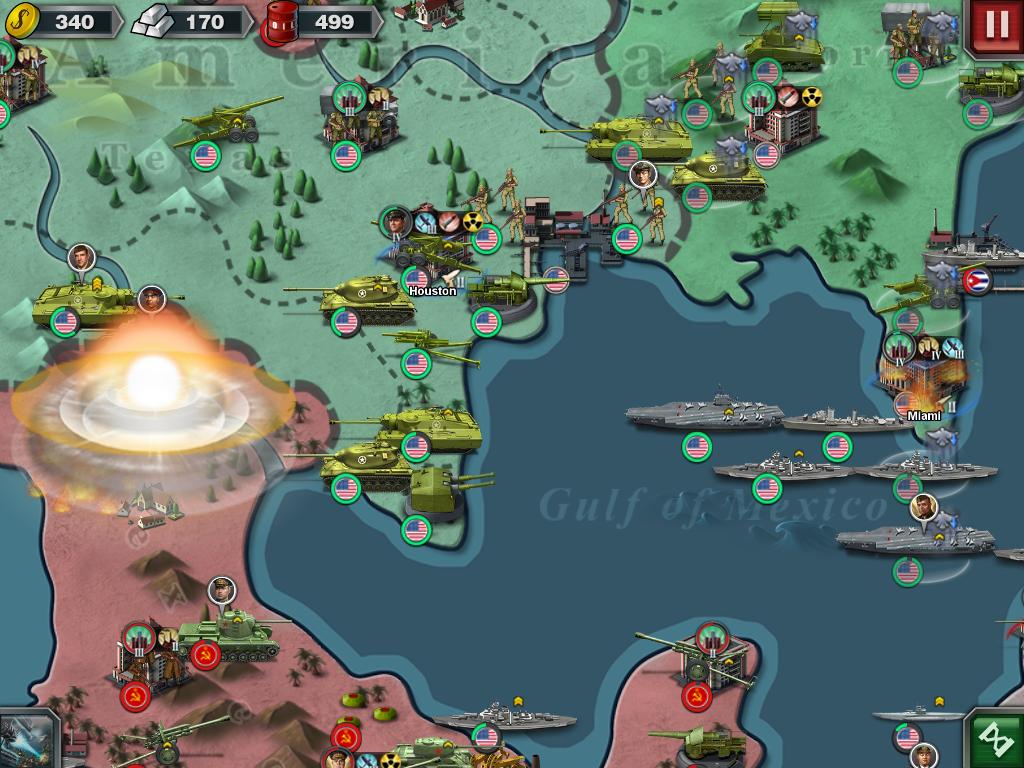Screen dimensions: 1024x768
Task: End the turn with the green hourglass button
Action: 996,740
